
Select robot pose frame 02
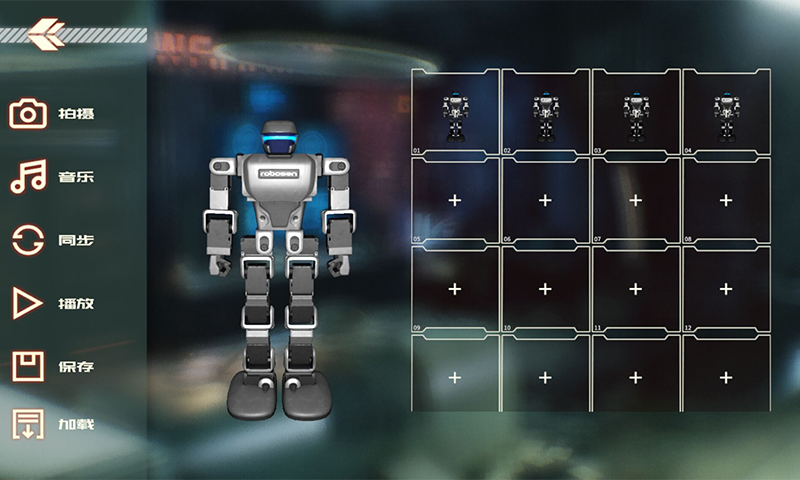(545, 113)
